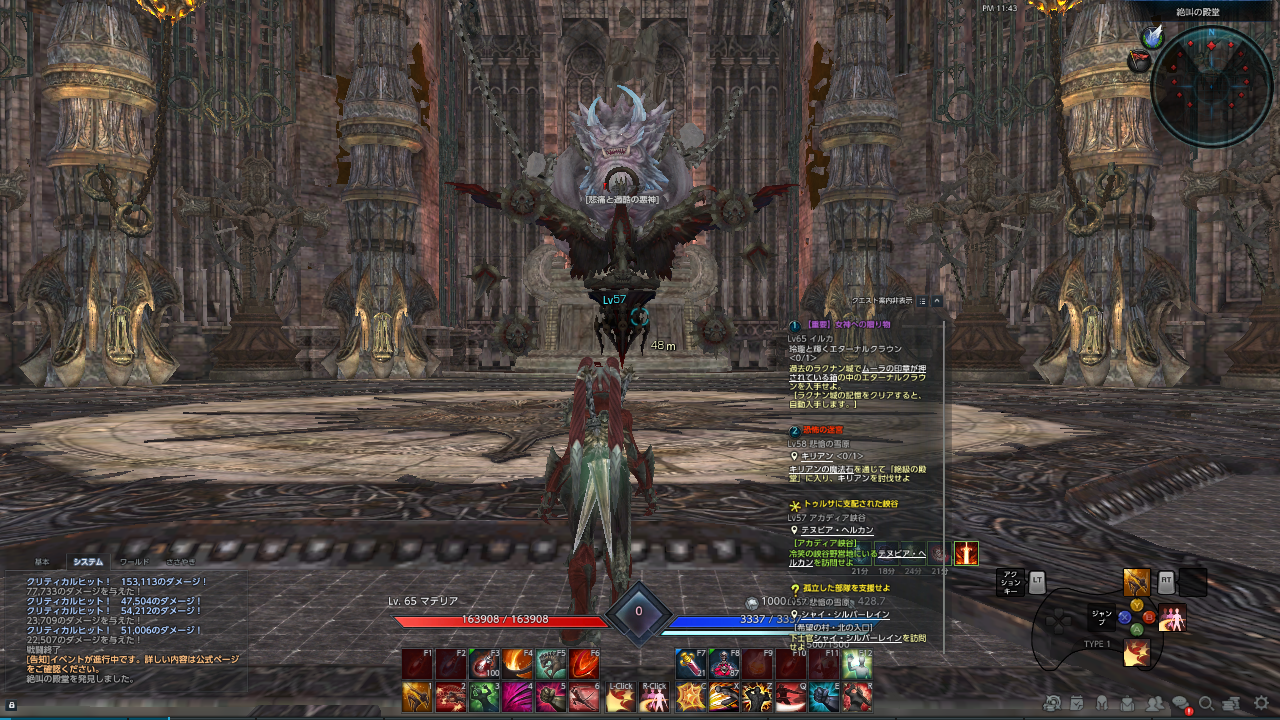The height and width of the screenshot is (720, 1280).
Task: Activate the magenta slash skill in slot 4
Action: 518,697
